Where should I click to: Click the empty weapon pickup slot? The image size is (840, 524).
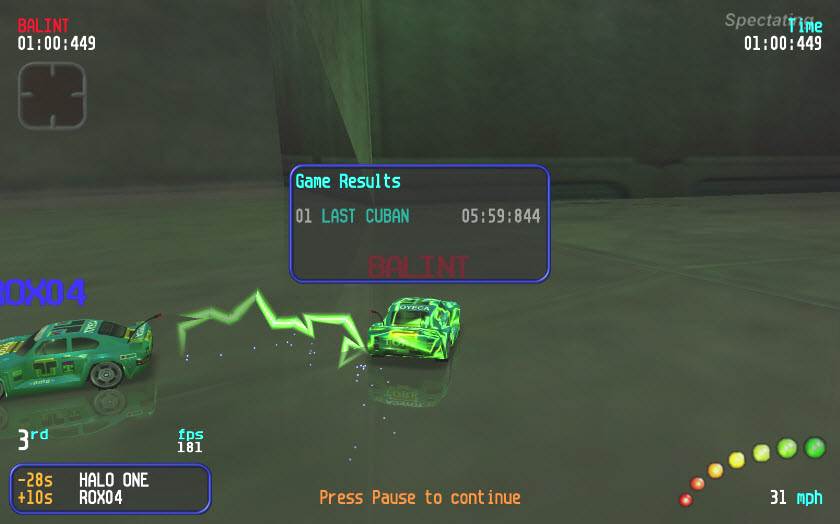pyautogui.click(x=52, y=95)
